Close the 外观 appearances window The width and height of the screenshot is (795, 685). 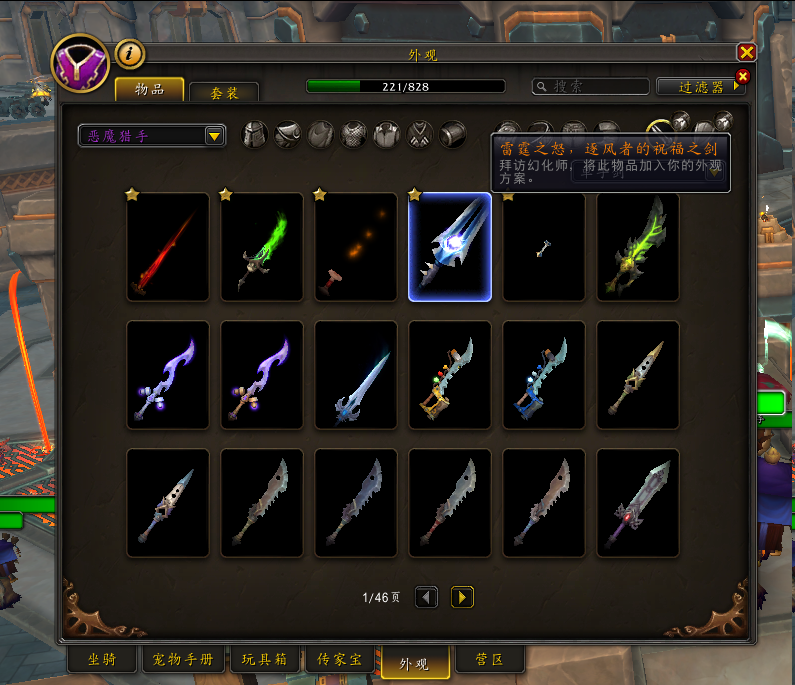[746, 53]
